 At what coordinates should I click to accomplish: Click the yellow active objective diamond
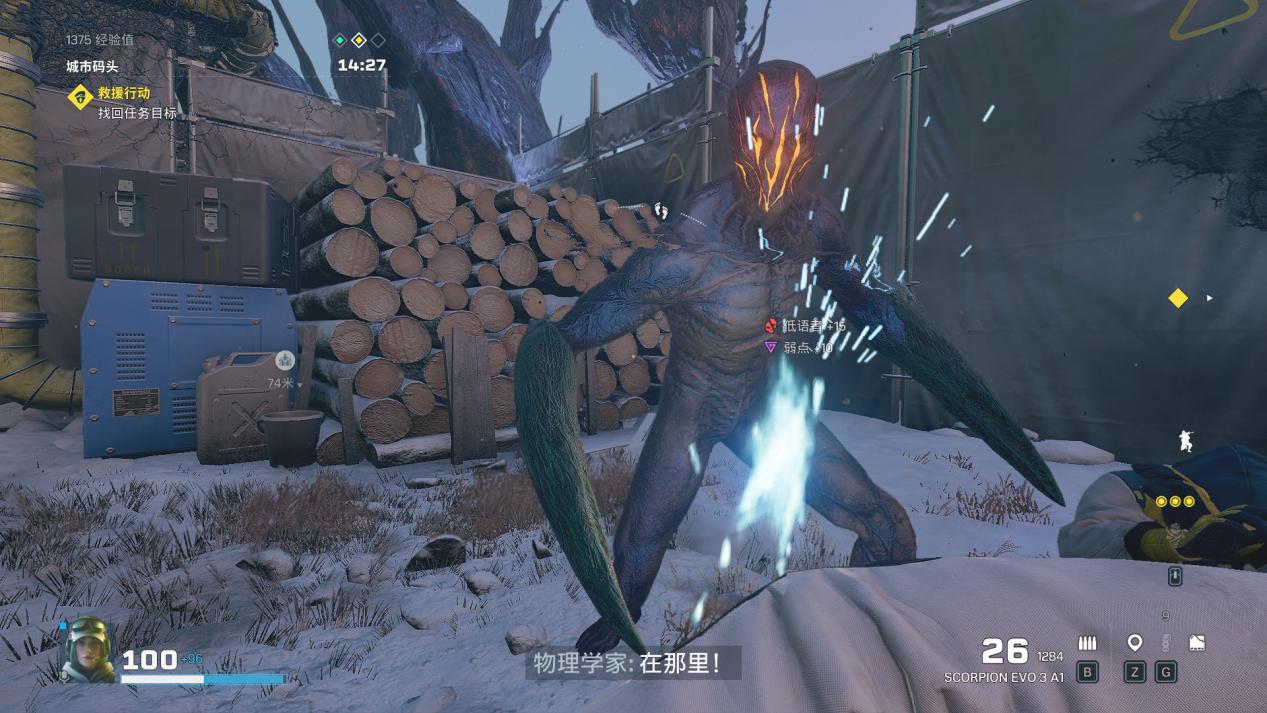click(x=358, y=40)
